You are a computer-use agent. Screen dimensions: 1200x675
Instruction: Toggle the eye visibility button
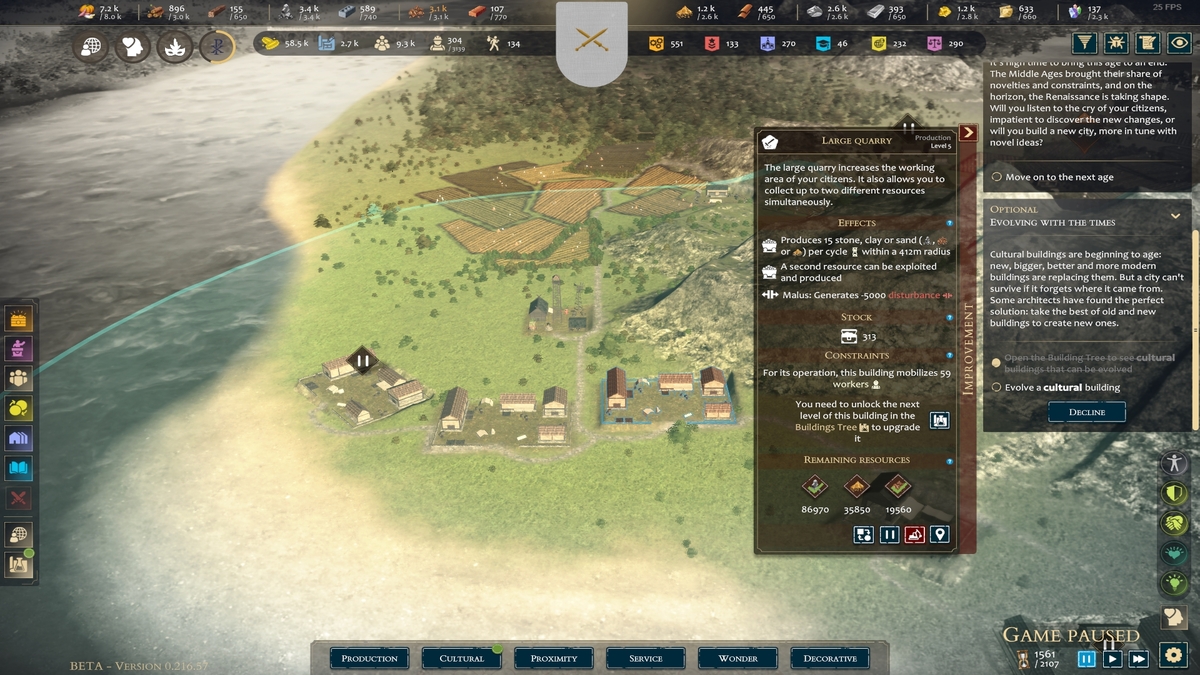click(x=1180, y=43)
